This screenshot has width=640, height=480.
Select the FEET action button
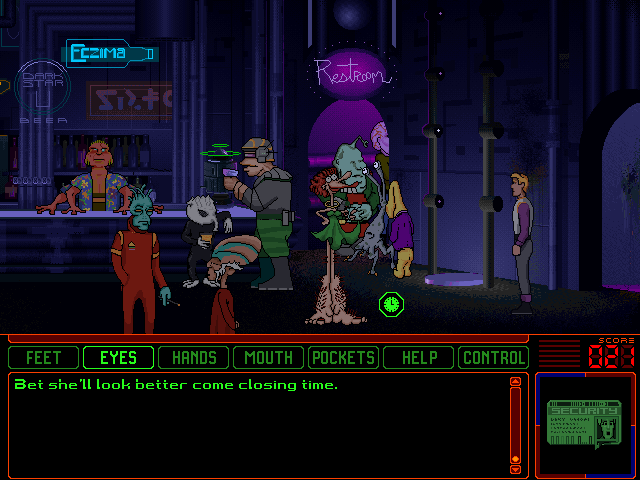pos(44,357)
